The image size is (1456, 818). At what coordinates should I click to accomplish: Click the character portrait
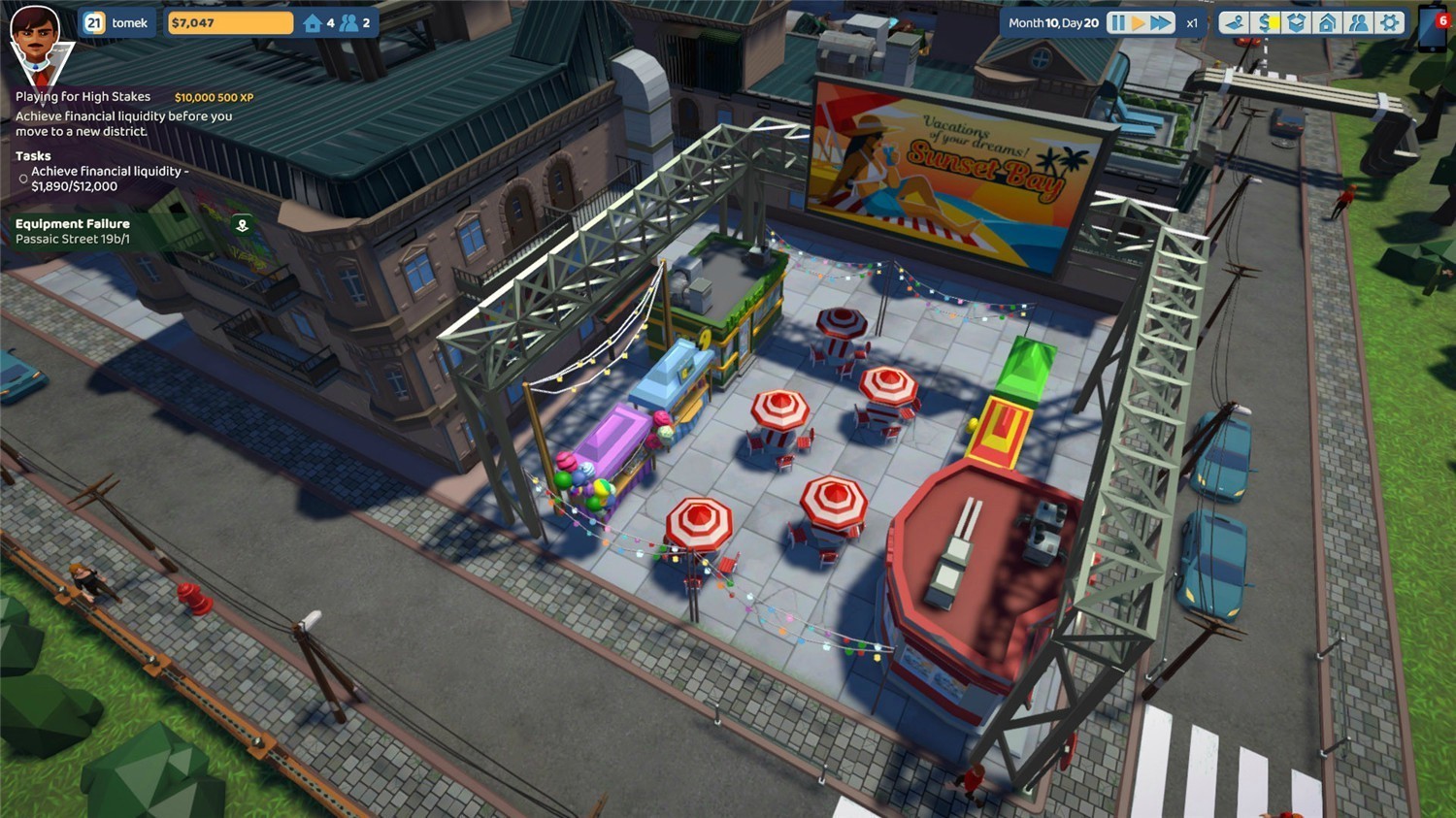pyautogui.click(x=36, y=39)
